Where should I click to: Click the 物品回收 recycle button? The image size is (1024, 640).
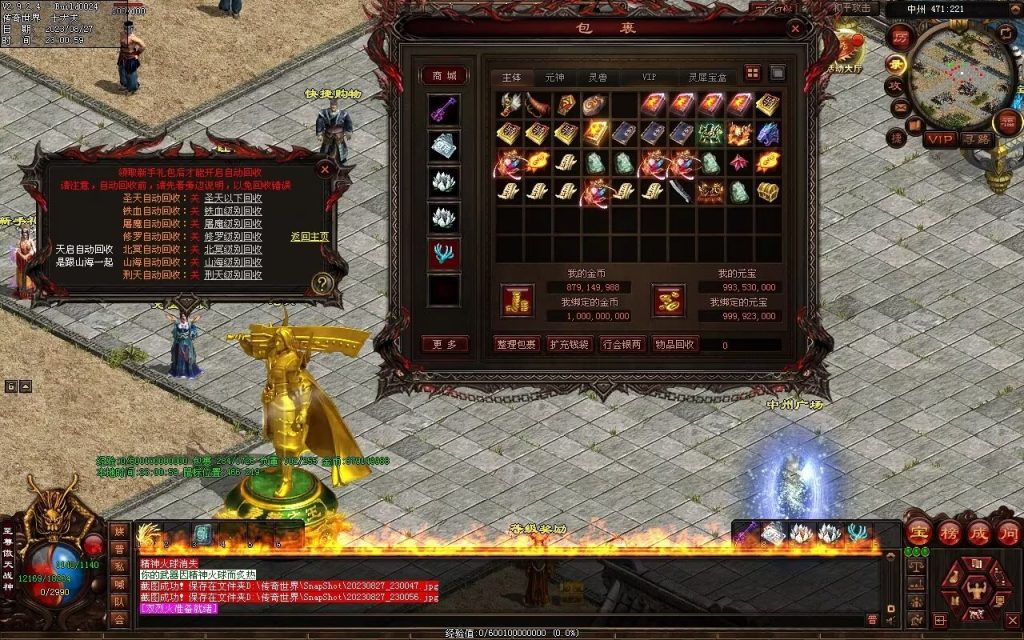pyautogui.click(x=675, y=344)
